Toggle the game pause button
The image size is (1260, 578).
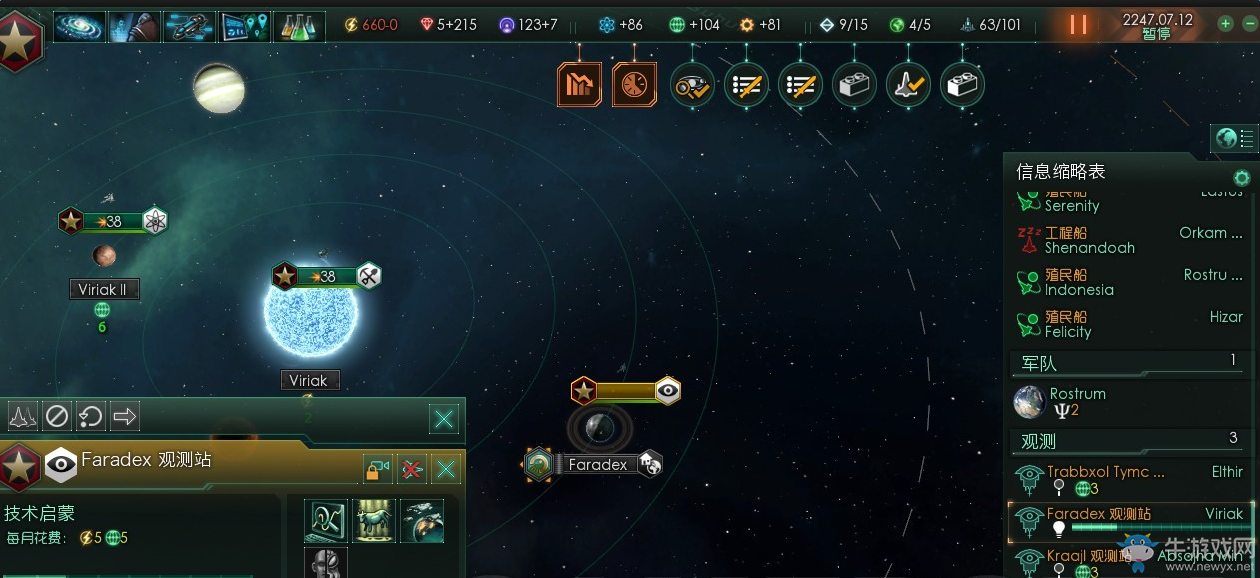[x=1078, y=25]
